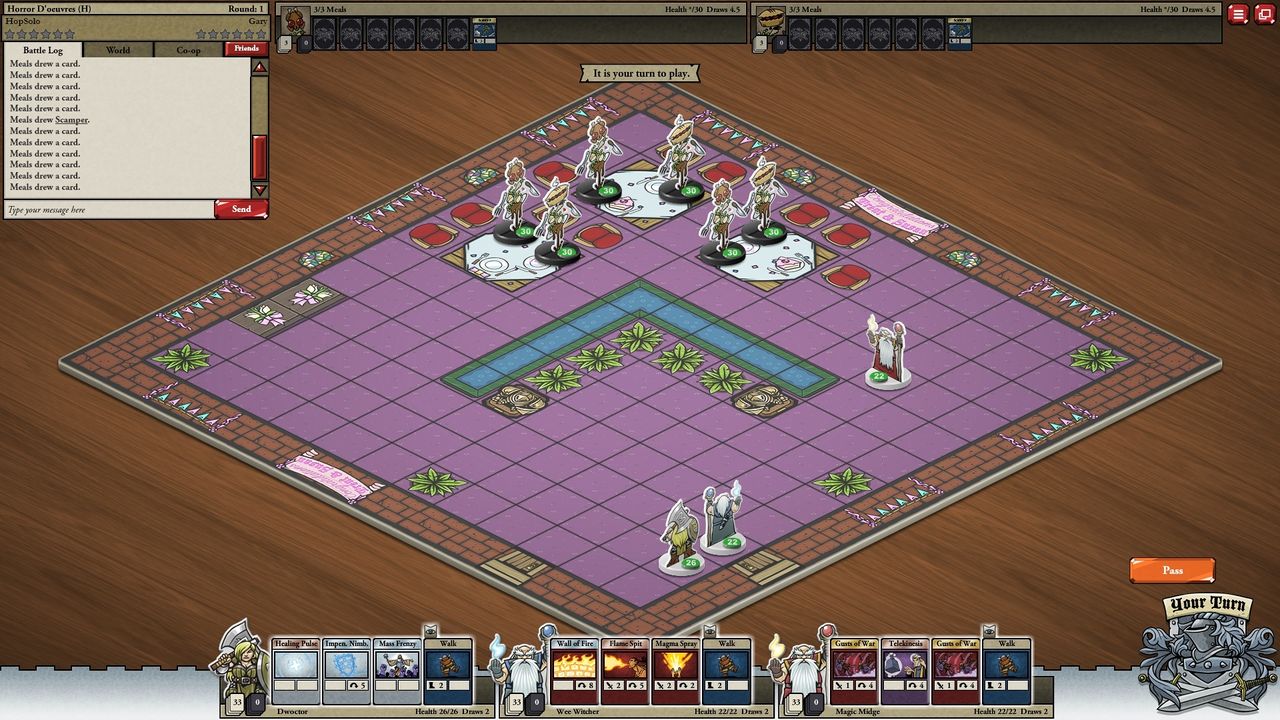Toggle windowed mode with the red button
Screen dimensions: 1280x720
pos(1263,14)
